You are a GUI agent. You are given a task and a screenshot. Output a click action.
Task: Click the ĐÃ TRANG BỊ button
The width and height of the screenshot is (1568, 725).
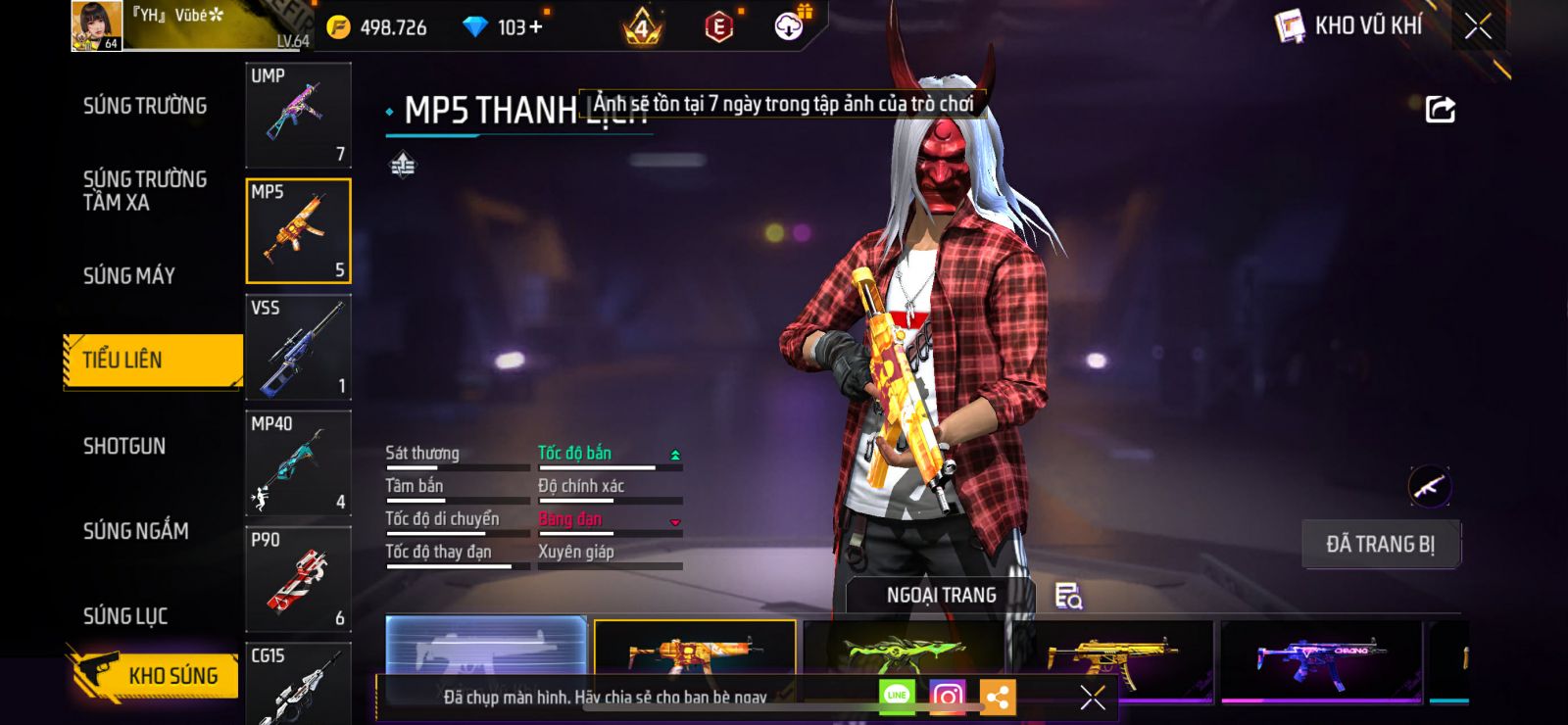click(x=1380, y=544)
